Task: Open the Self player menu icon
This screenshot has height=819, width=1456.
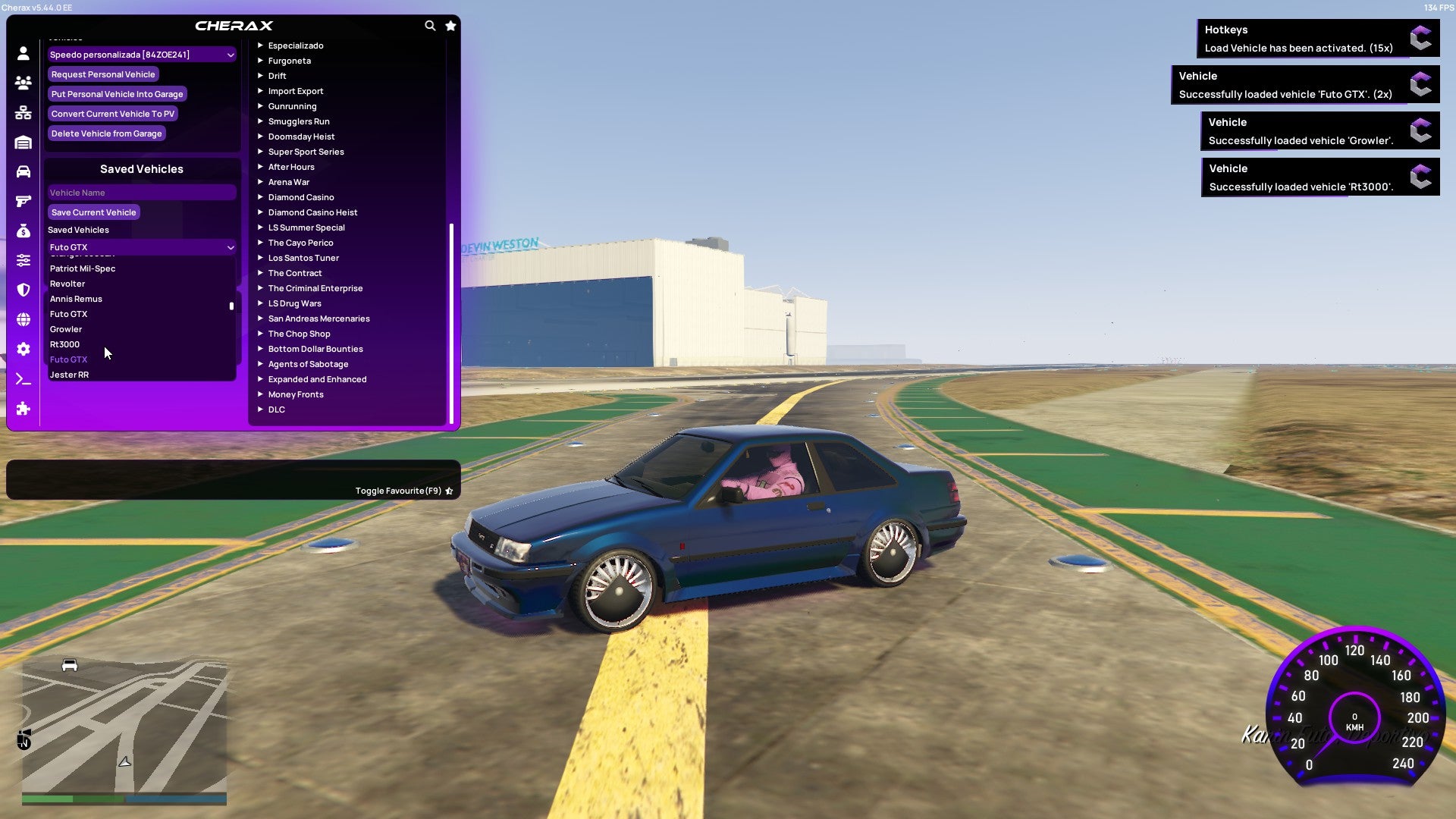Action: [x=23, y=52]
